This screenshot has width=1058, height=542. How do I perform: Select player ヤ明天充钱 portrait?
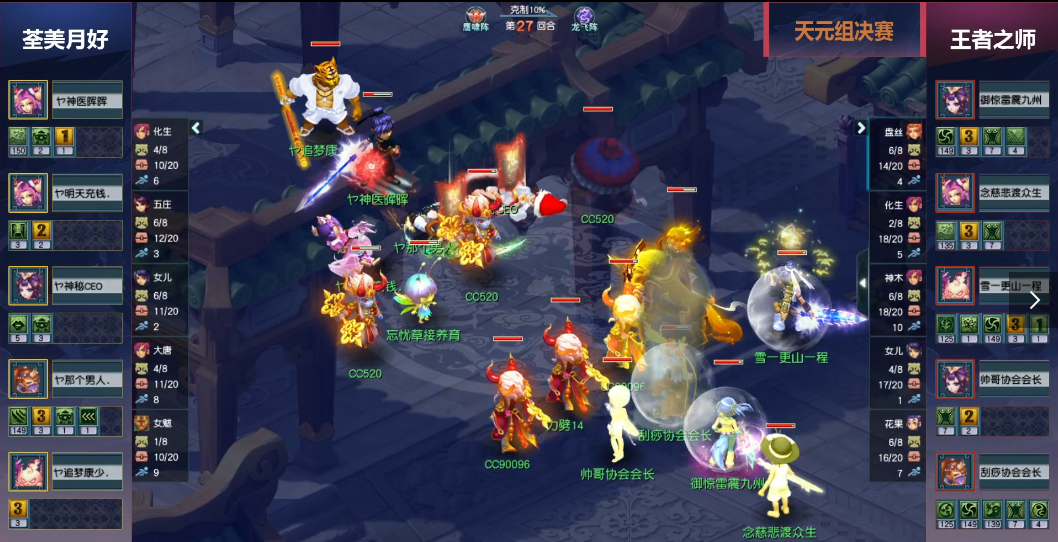(27, 192)
